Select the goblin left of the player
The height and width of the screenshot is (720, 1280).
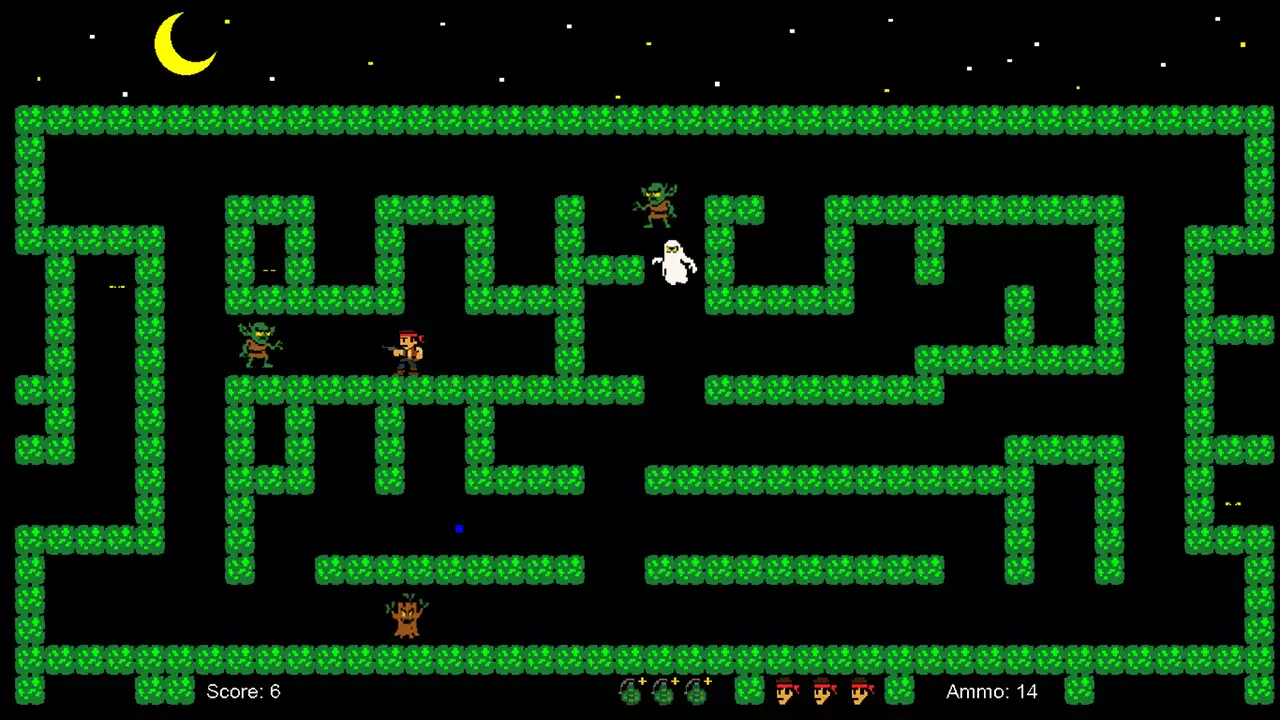coord(258,347)
